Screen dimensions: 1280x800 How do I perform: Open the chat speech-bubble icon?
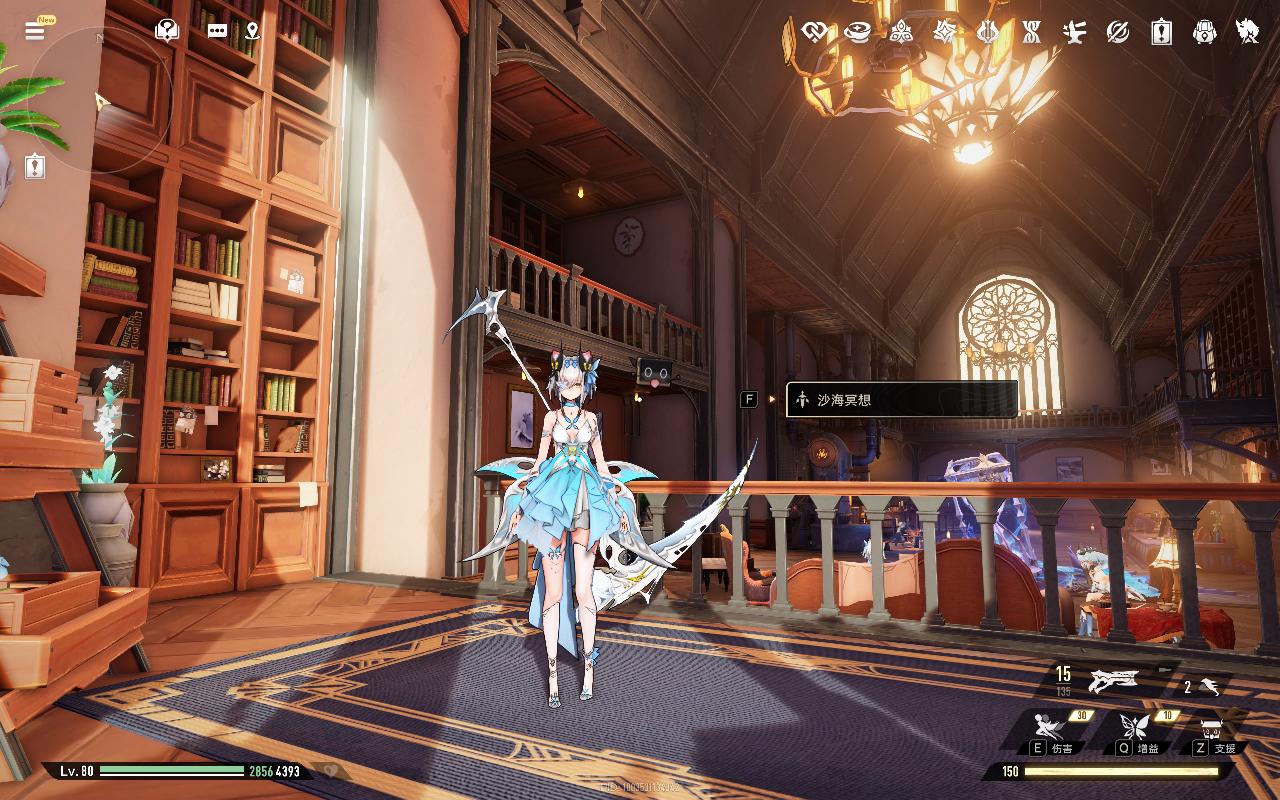coord(217,31)
